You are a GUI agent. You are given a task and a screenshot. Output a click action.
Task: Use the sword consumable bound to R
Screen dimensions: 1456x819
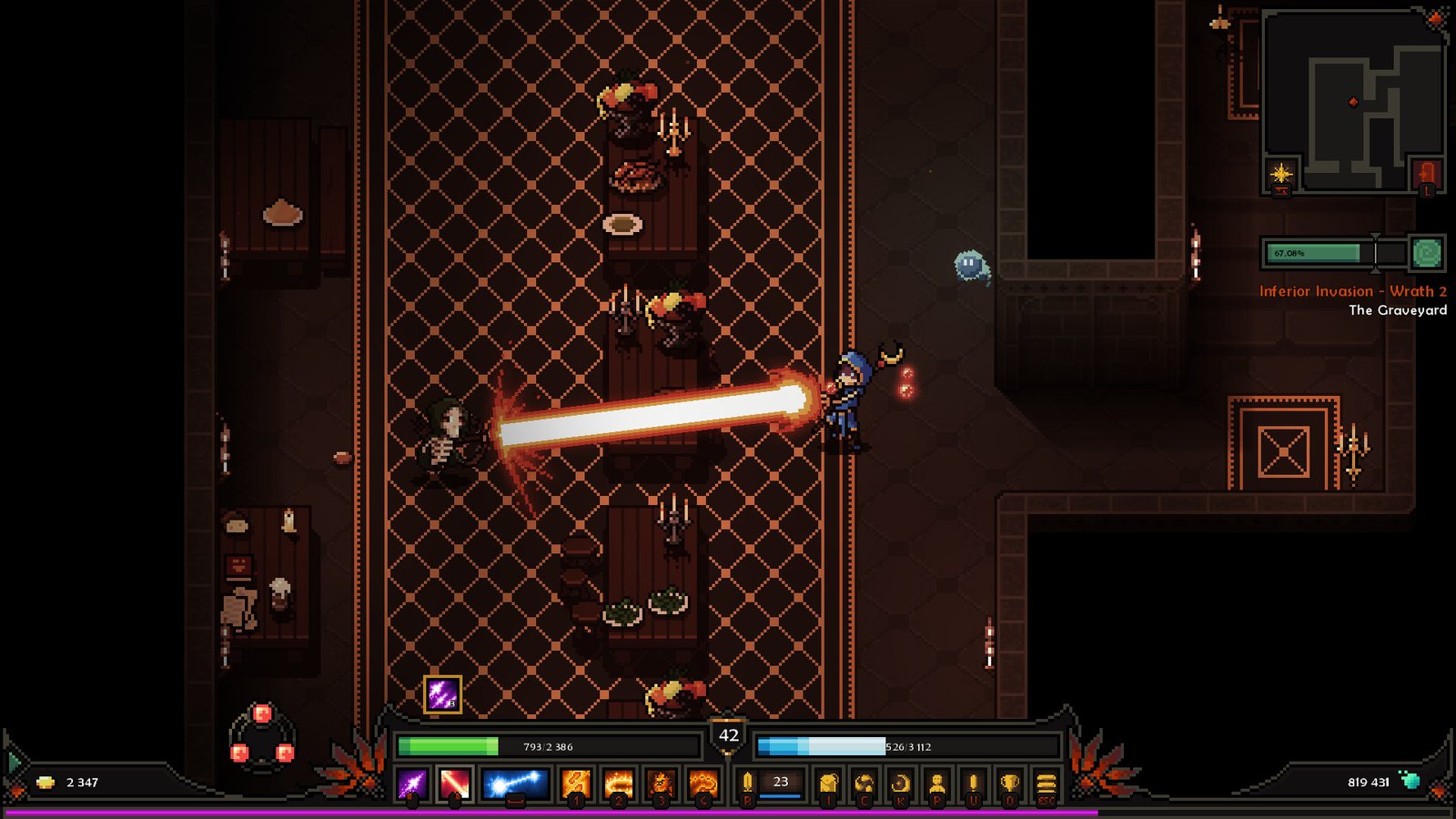[x=747, y=783]
